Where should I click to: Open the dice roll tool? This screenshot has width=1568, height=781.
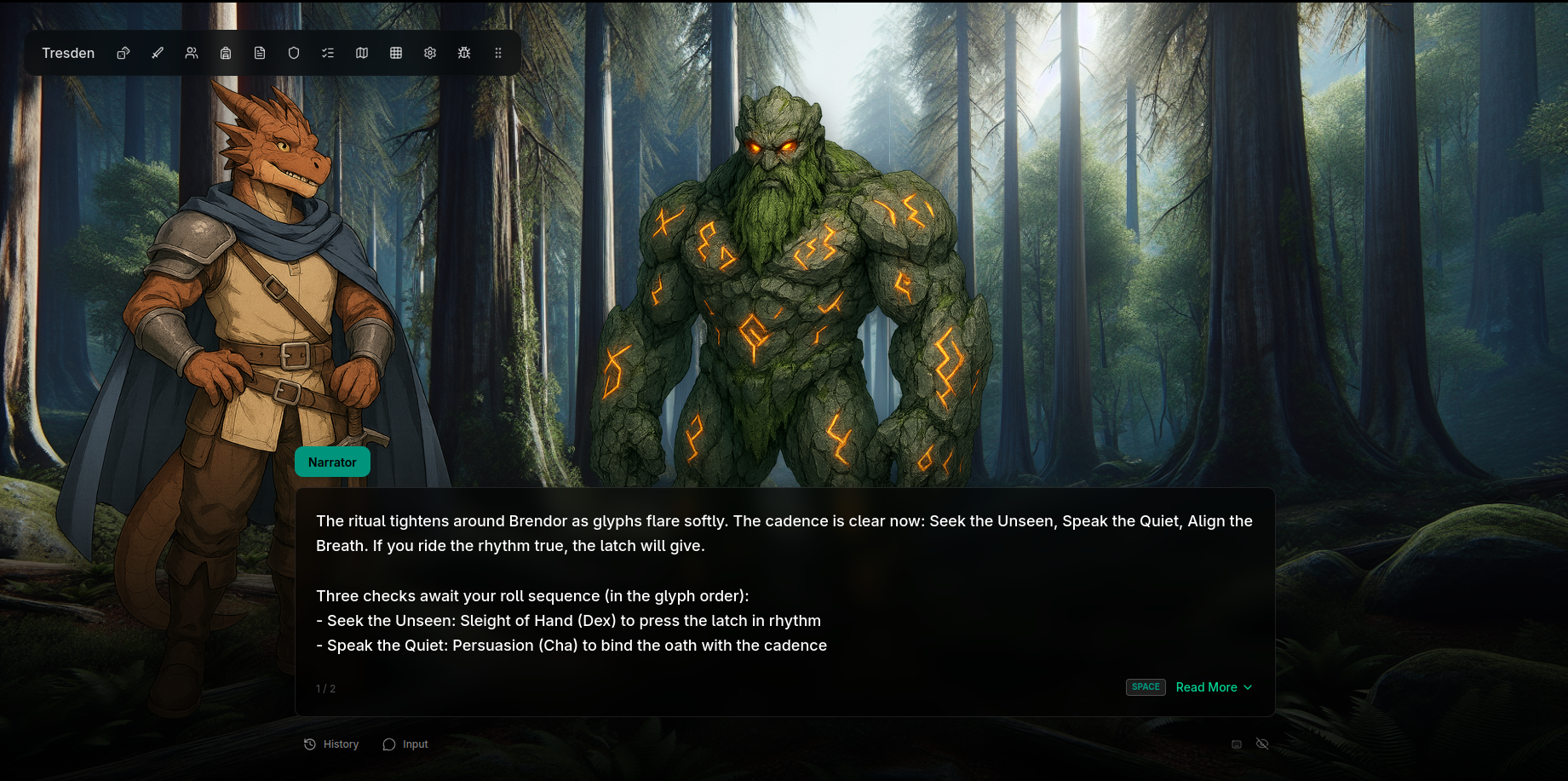click(123, 53)
